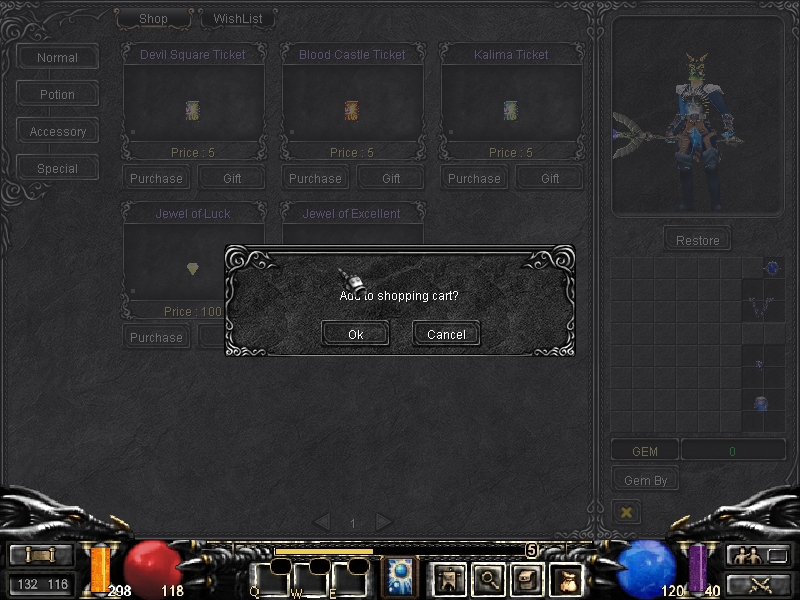Select the Normal shop category

point(57,58)
